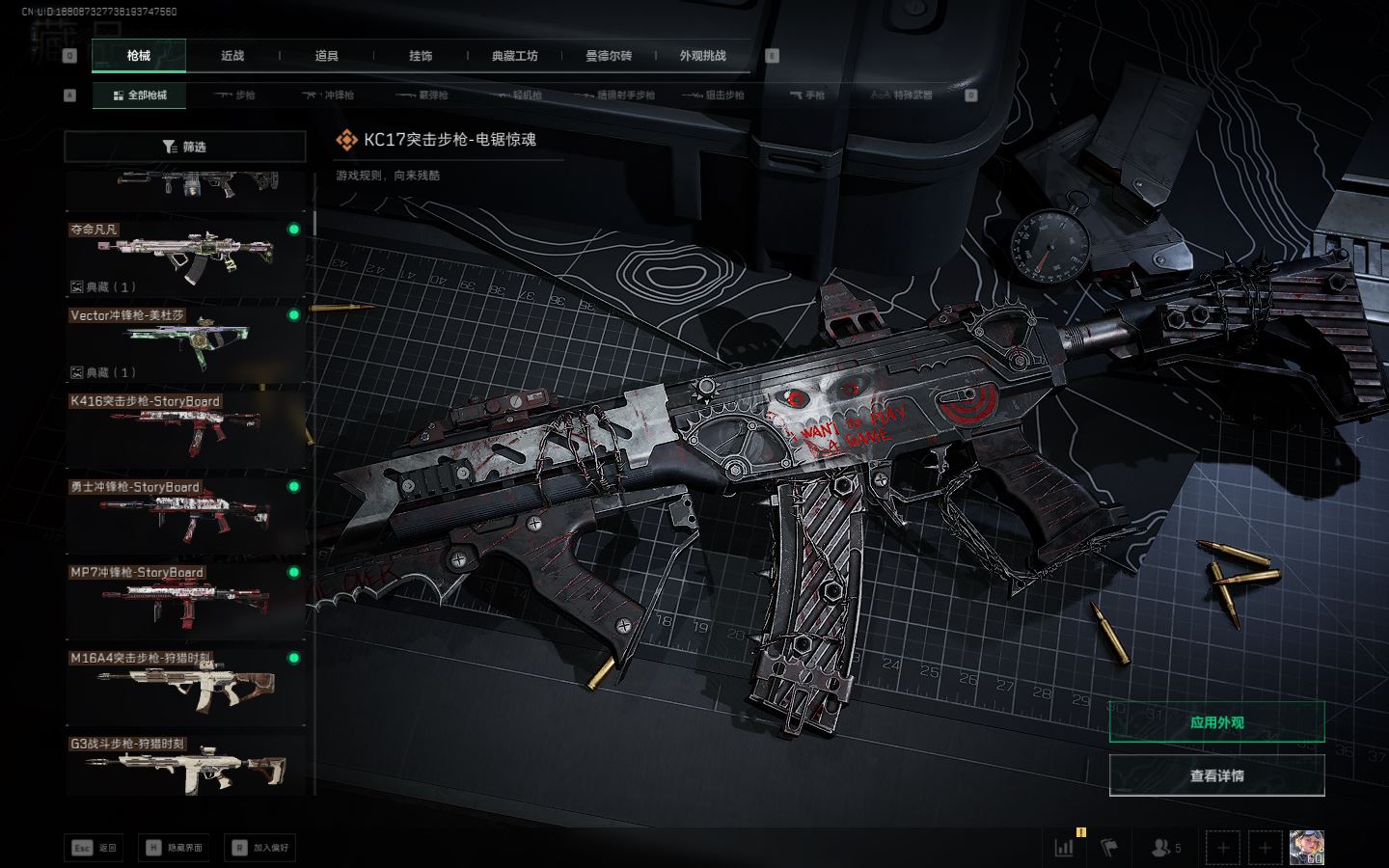Open the 外观挑战 appearance challenge tab
Screen dimensions: 1389x868
coord(702,56)
